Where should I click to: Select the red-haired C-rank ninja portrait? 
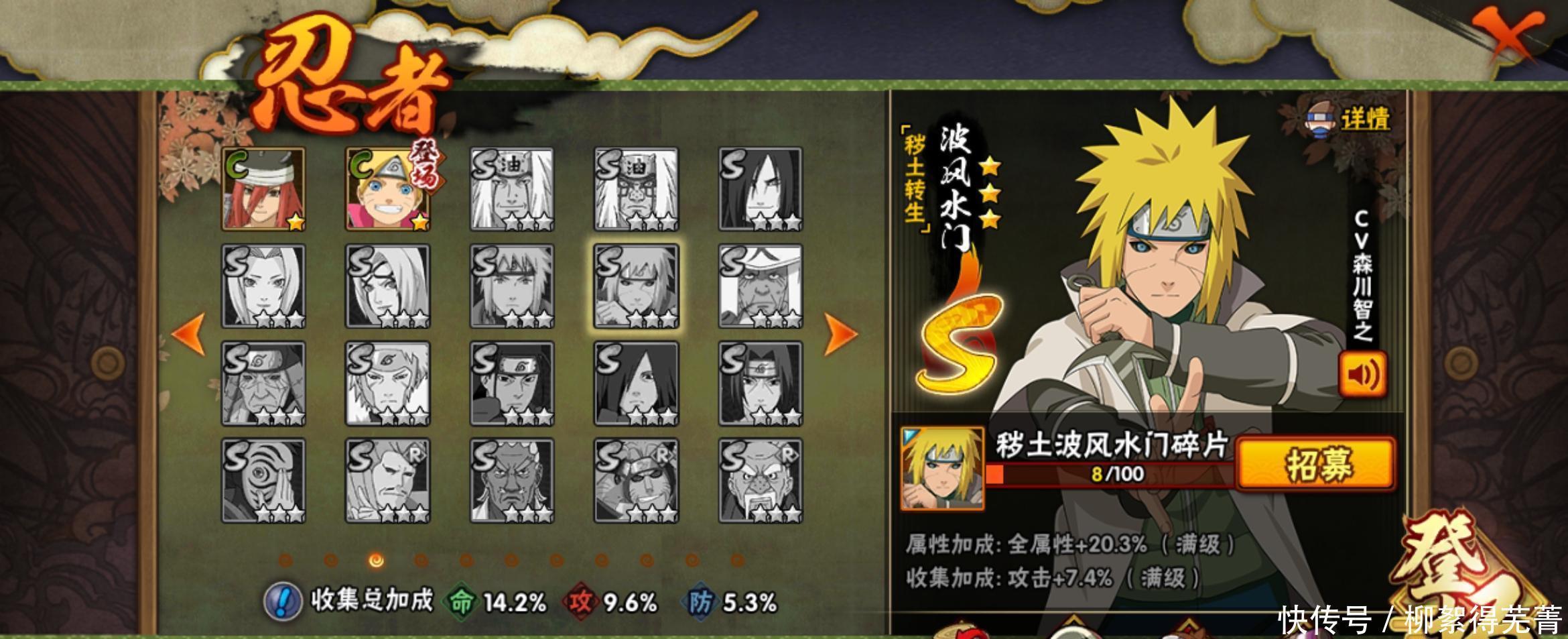tap(263, 190)
